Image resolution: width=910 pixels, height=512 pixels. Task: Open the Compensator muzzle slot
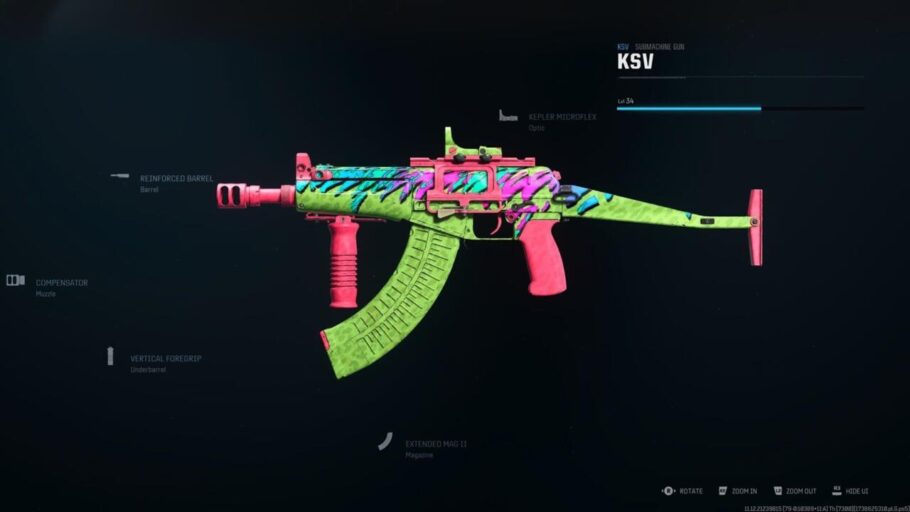click(61, 283)
